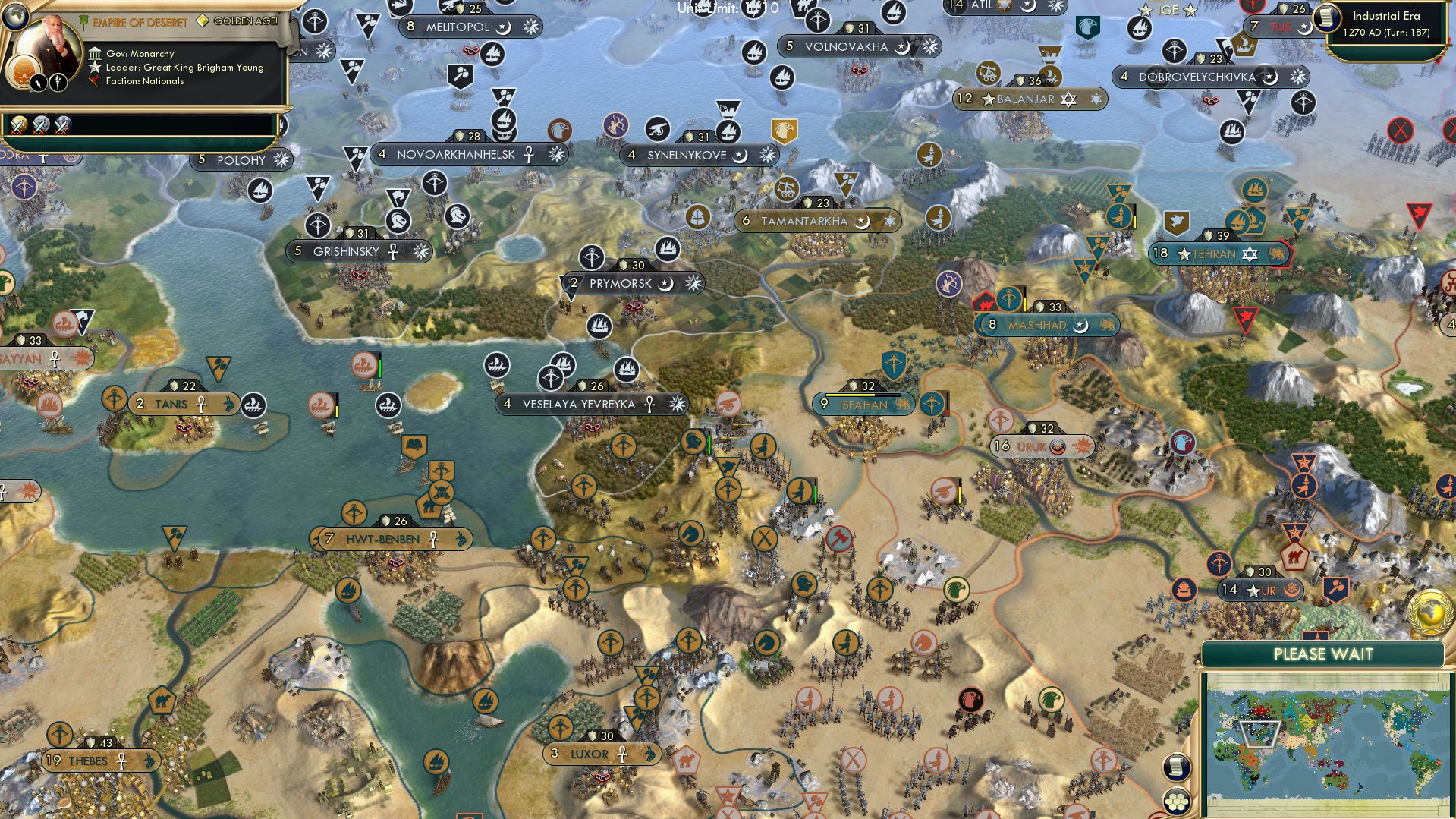Click the white view rectangle on the minimap
The height and width of the screenshot is (819, 1456).
[x=1261, y=734]
